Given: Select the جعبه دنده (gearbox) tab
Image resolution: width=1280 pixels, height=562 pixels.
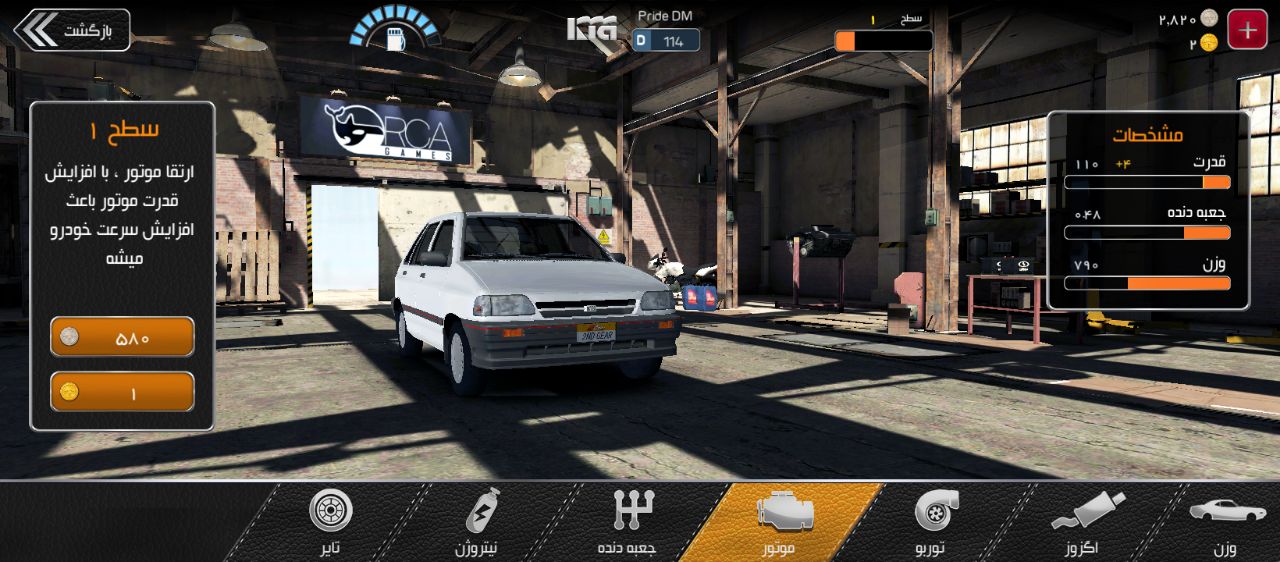Looking at the screenshot, I should (627, 522).
